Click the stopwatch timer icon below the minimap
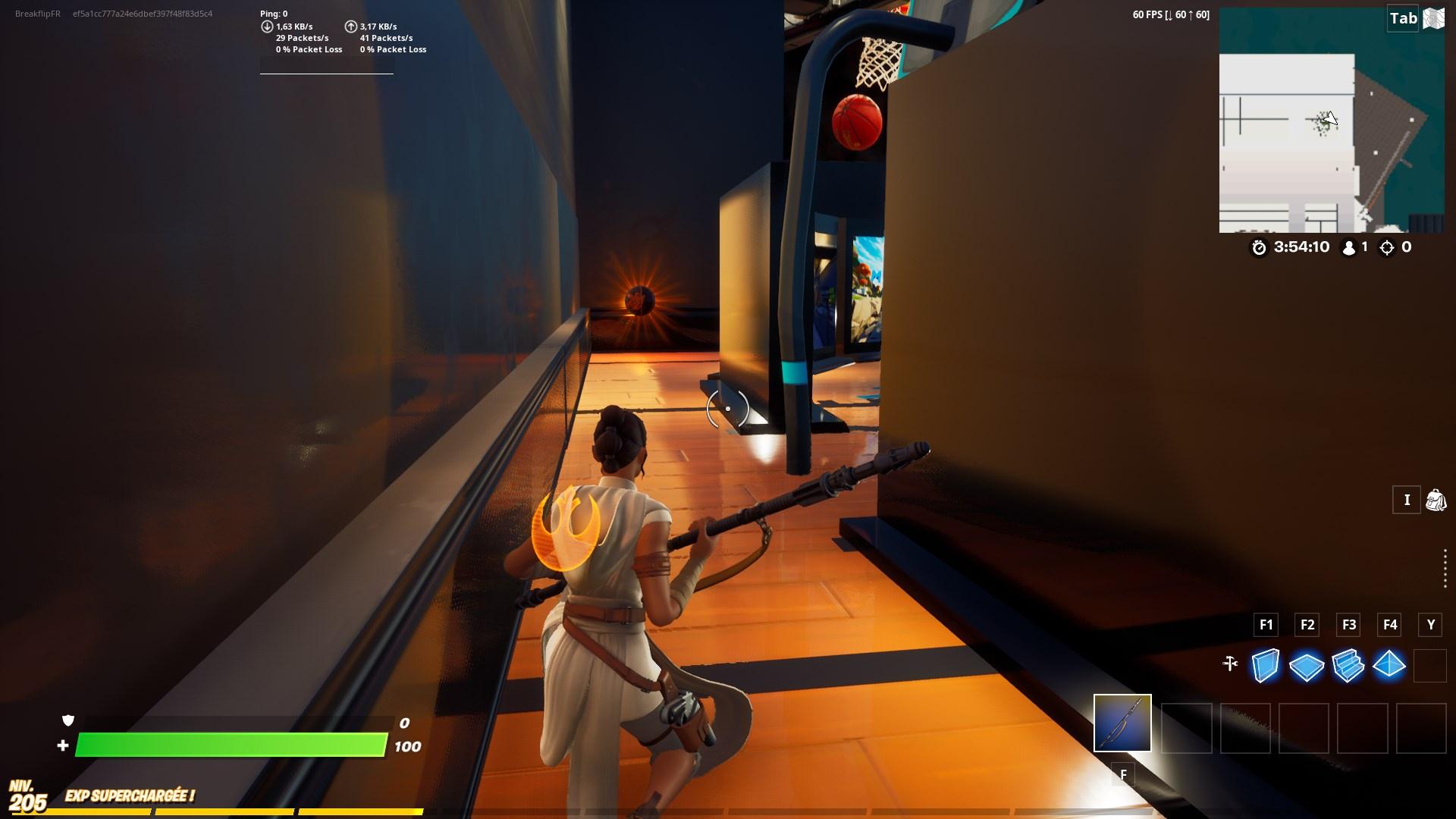 (1260, 247)
